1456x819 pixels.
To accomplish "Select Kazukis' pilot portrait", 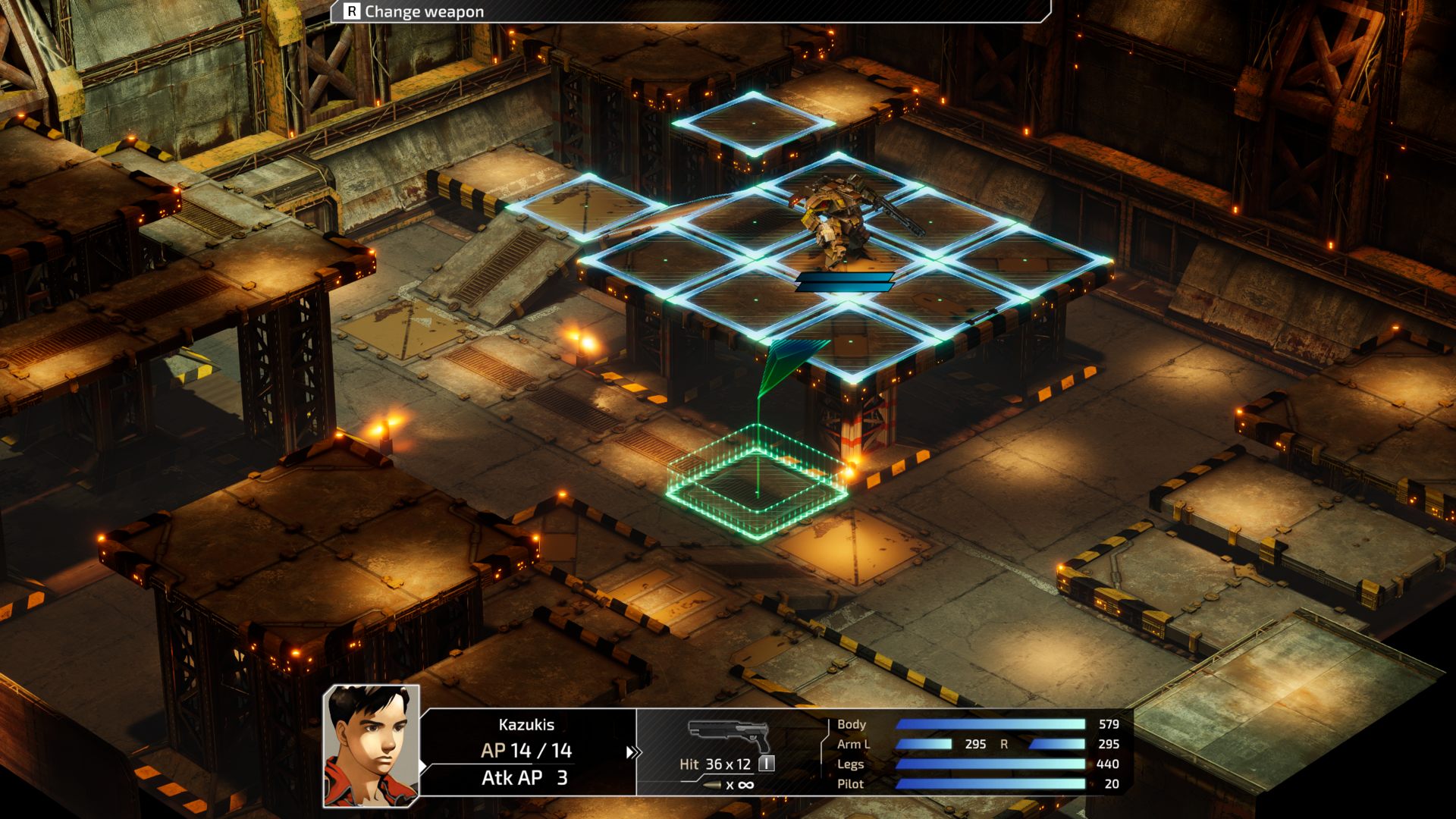I will (372, 746).
